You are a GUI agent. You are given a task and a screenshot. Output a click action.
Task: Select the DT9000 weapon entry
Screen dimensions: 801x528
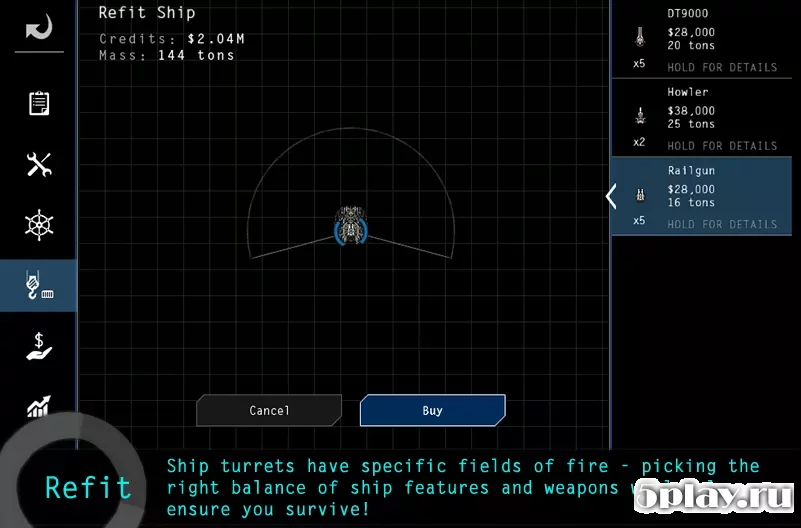tap(705, 40)
